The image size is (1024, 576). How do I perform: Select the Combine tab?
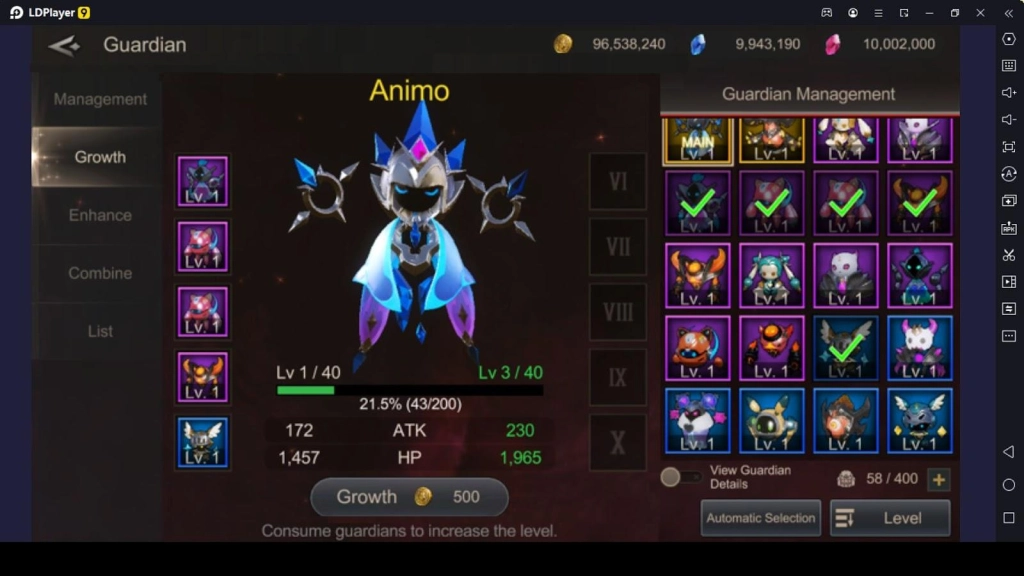point(99,273)
